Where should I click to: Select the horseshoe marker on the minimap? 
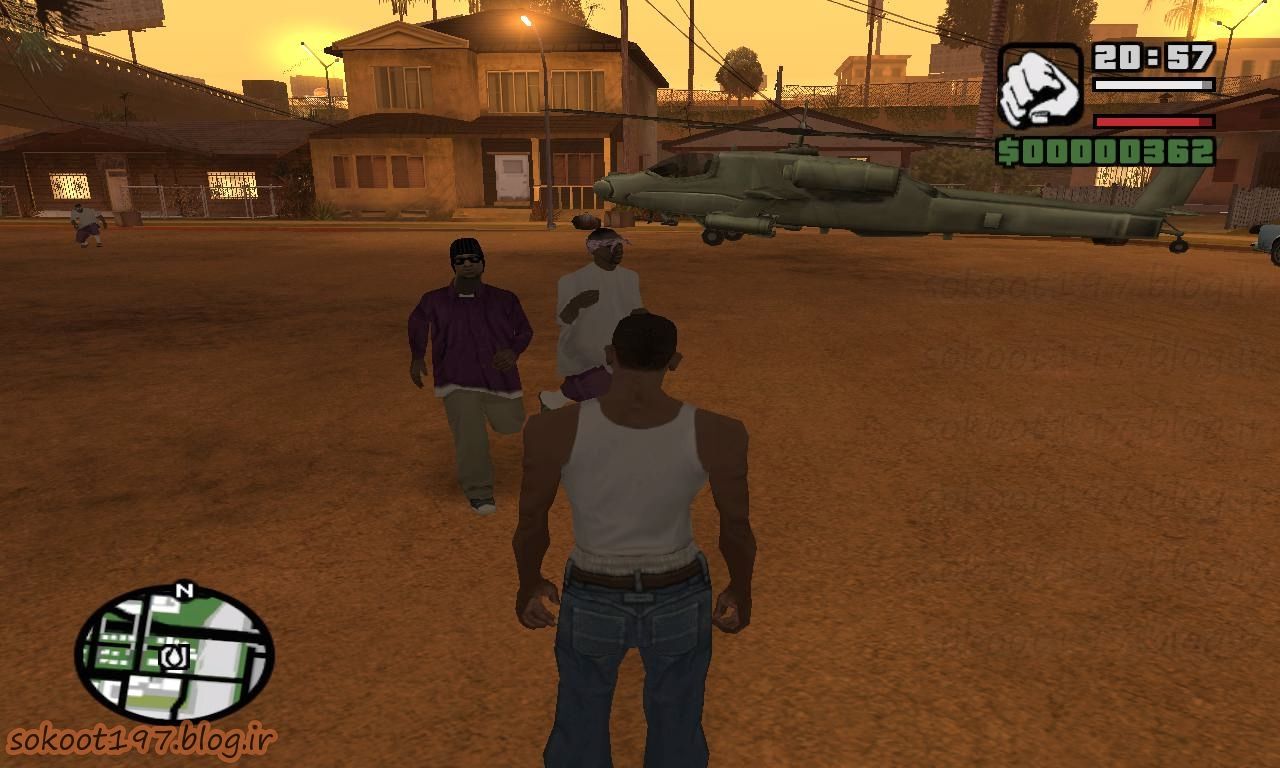pos(174,657)
